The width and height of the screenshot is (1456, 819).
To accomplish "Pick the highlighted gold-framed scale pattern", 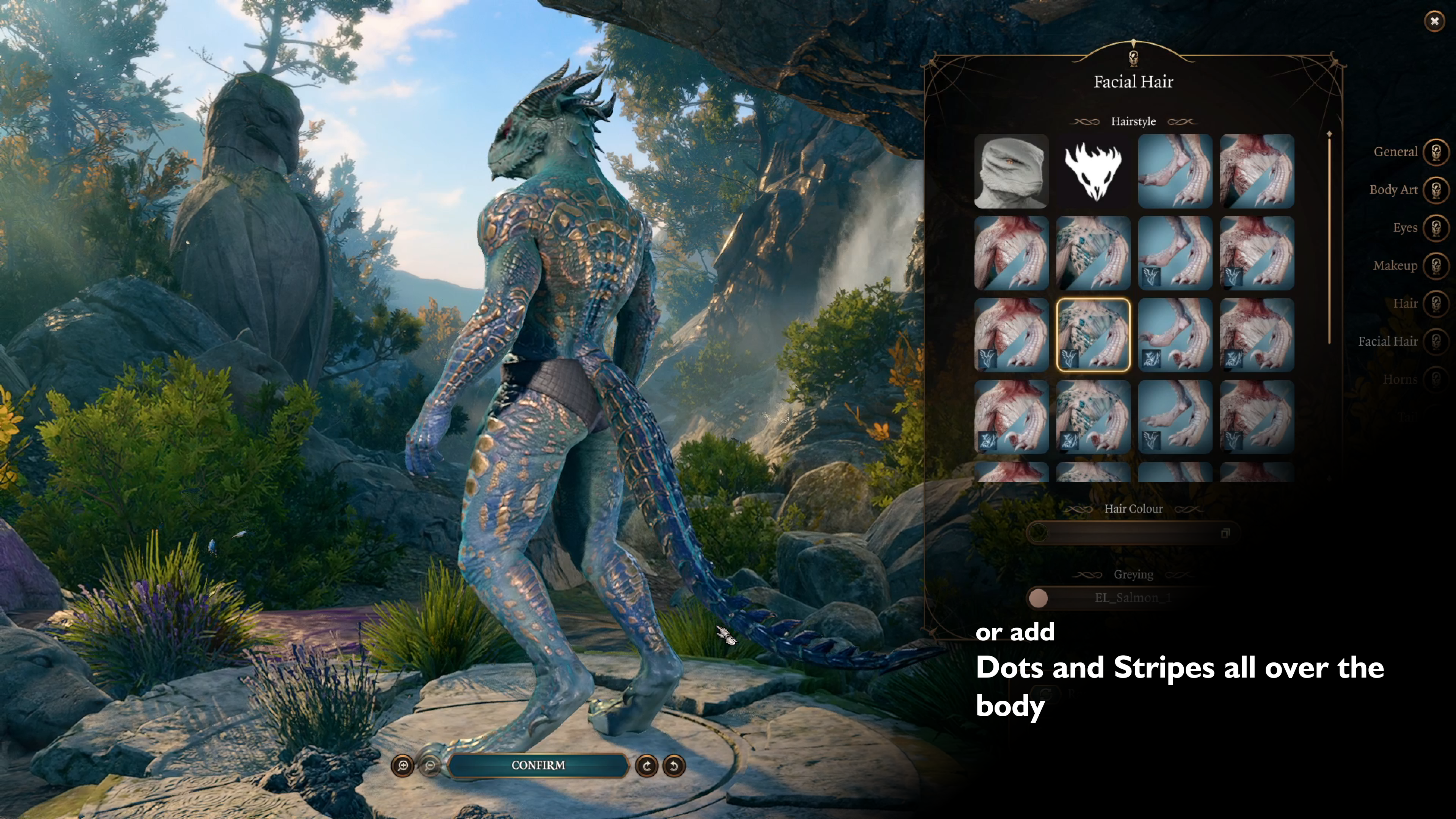I will (1093, 335).
